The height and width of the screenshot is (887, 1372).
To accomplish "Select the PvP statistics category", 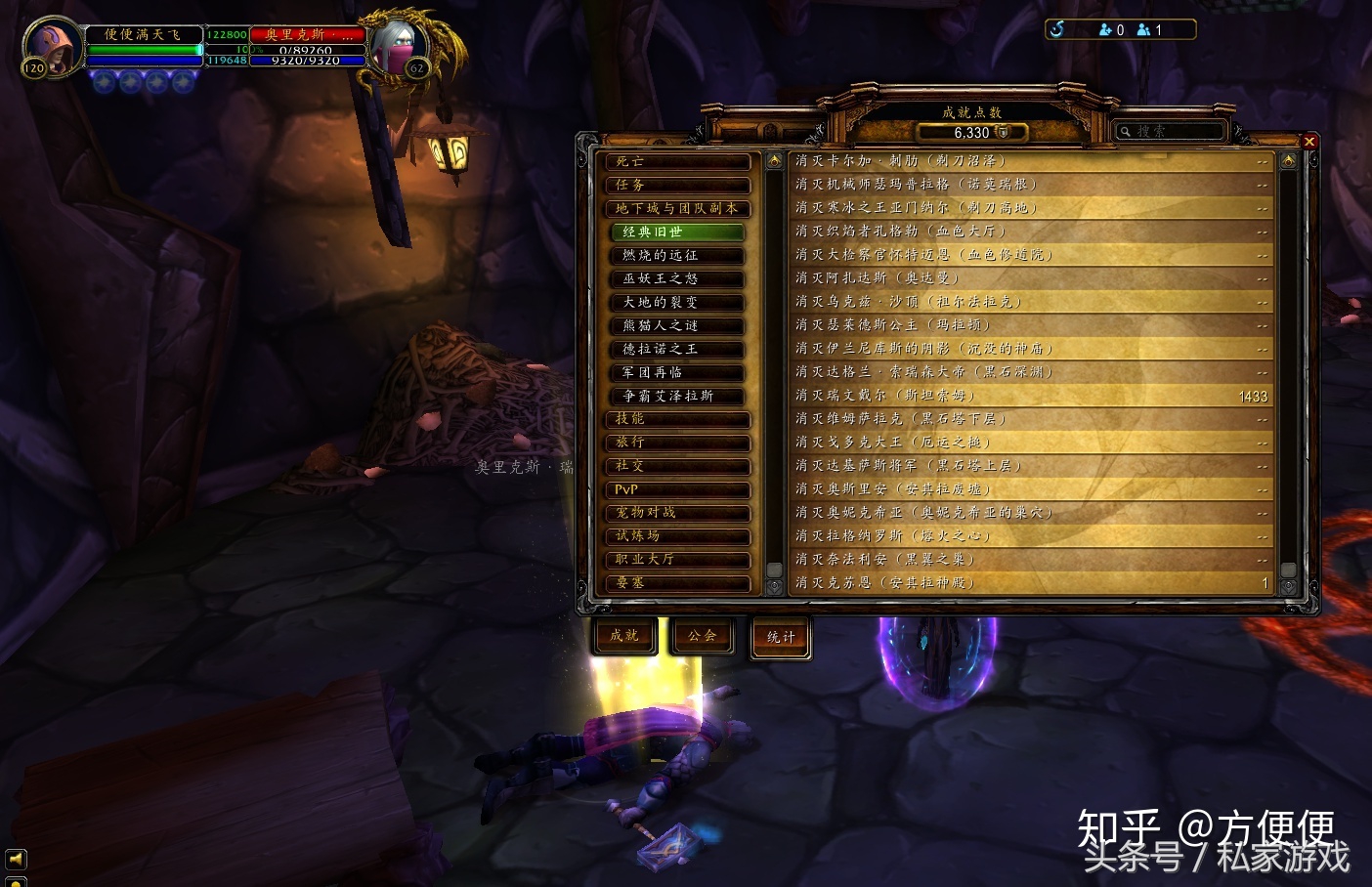I will [678, 490].
